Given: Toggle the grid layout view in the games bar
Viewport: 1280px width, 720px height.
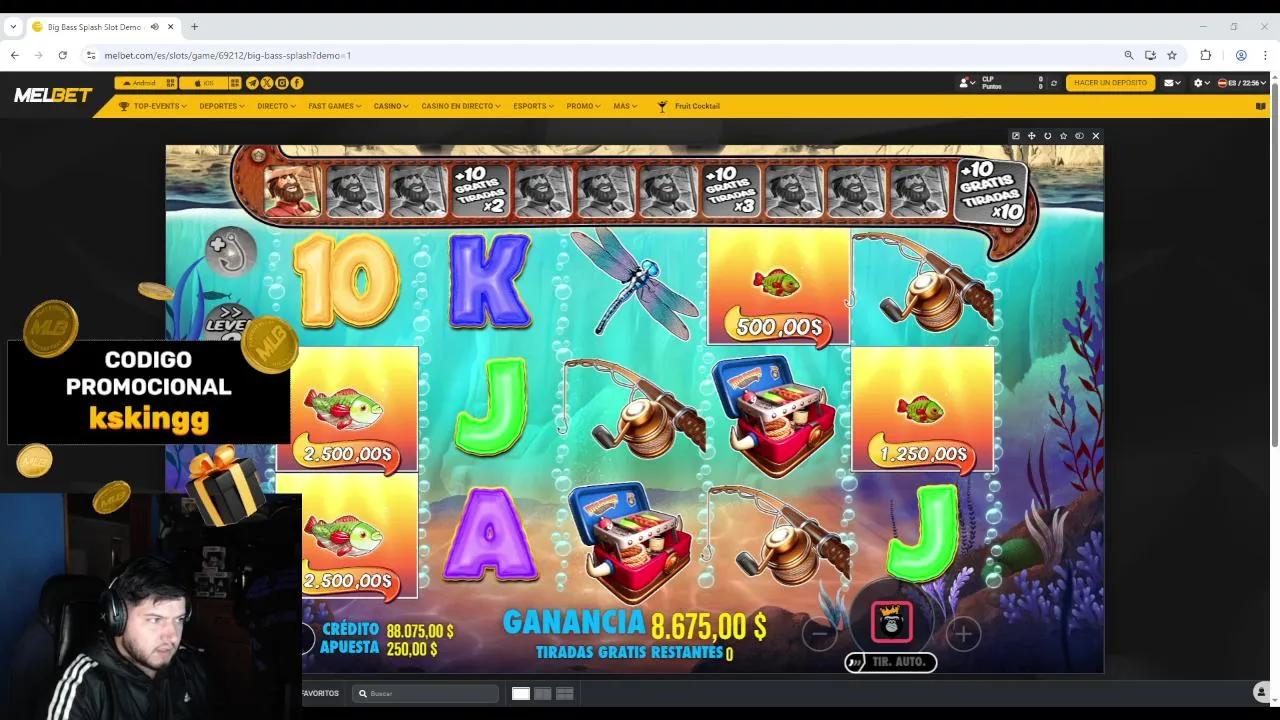Looking at the screenshot, I should 543,692.
